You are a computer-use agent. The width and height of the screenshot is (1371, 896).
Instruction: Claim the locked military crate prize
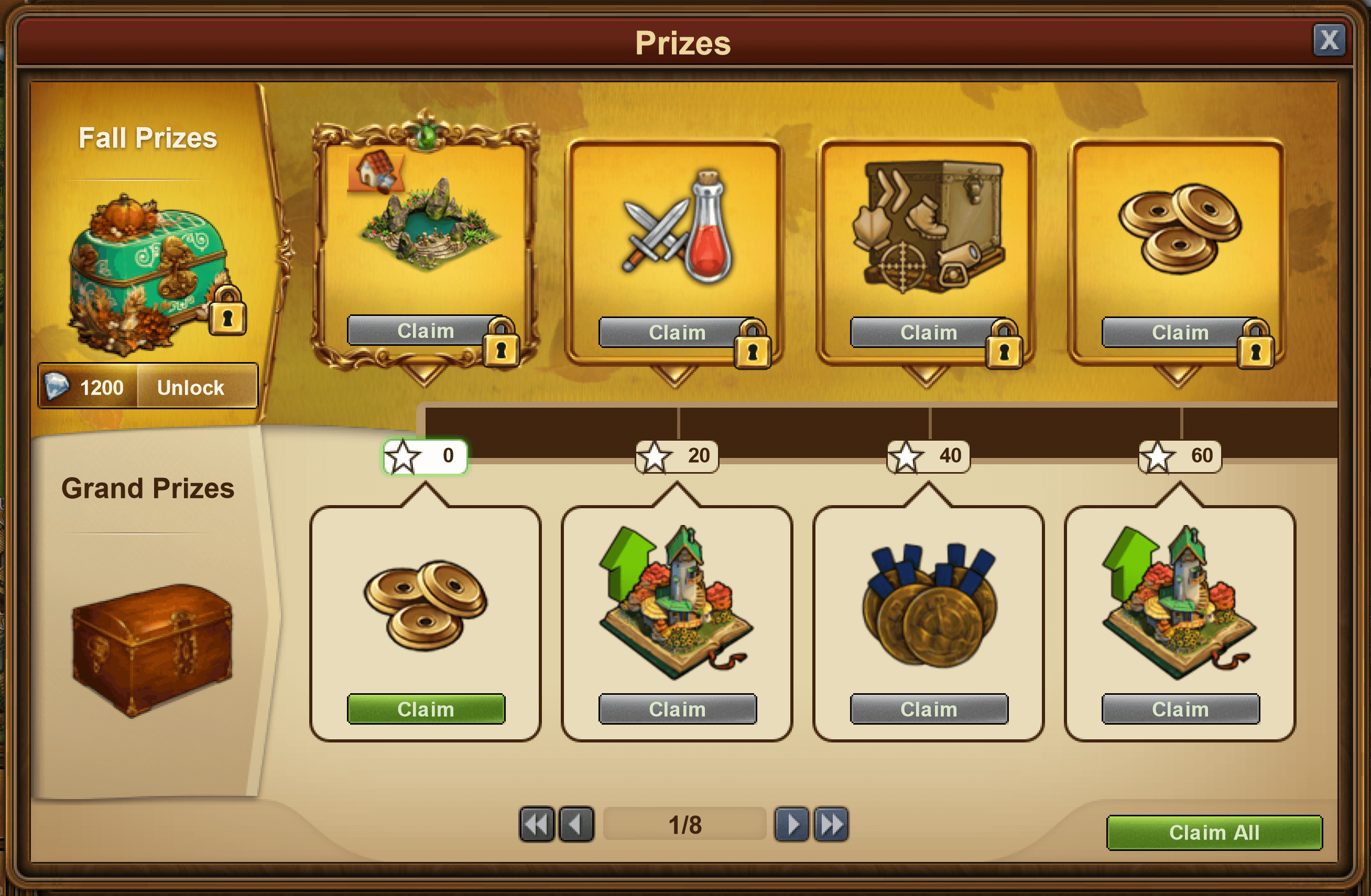[x=929, y=332]
